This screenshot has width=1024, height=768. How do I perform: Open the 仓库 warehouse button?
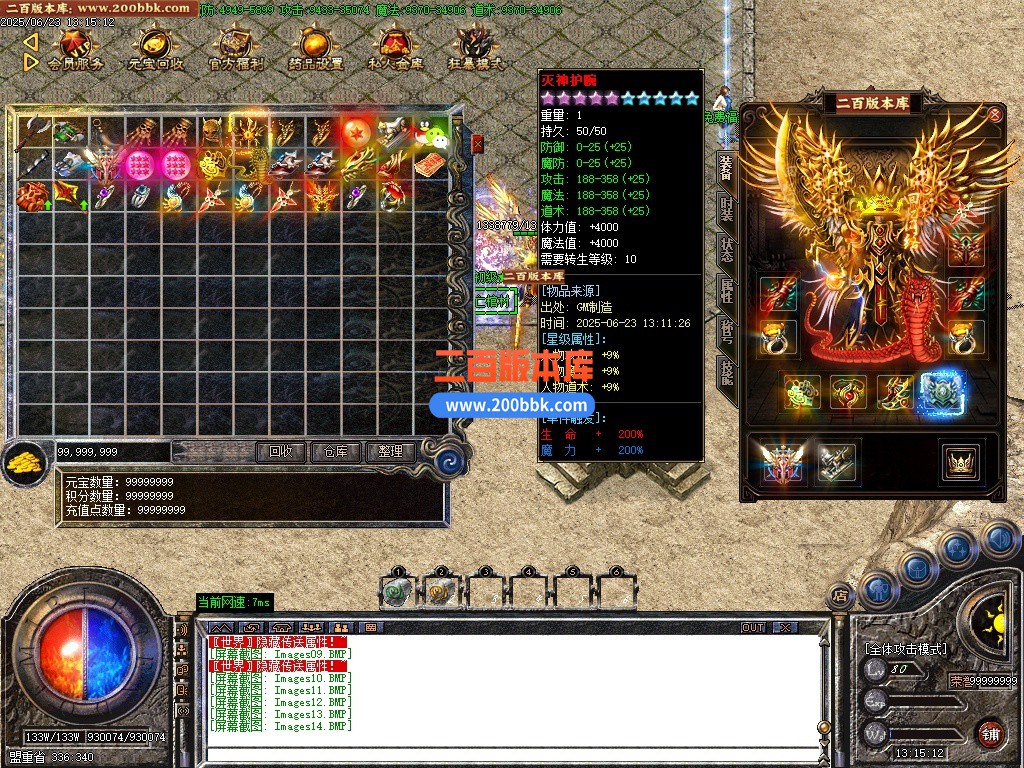(x=335, y=452)
